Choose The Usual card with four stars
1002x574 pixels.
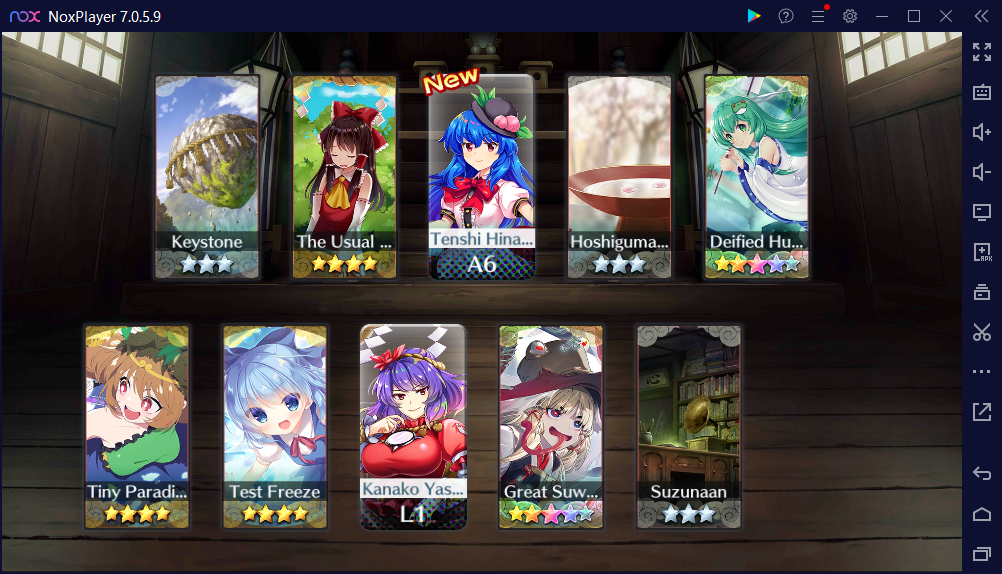pyautogui.click(x=344, y=175)
